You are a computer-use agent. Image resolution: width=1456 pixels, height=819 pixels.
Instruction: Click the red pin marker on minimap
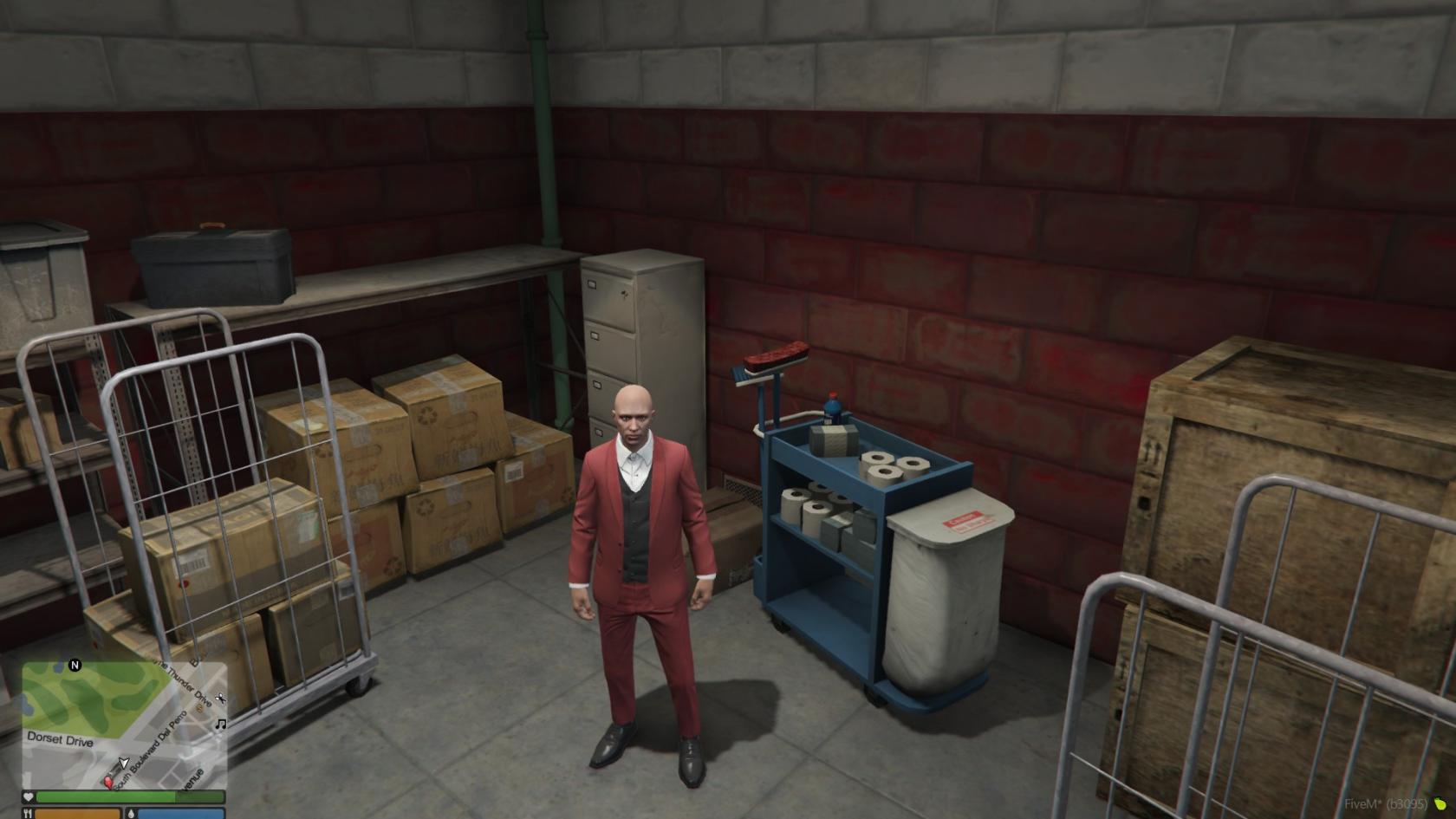(x=109, y=782)
